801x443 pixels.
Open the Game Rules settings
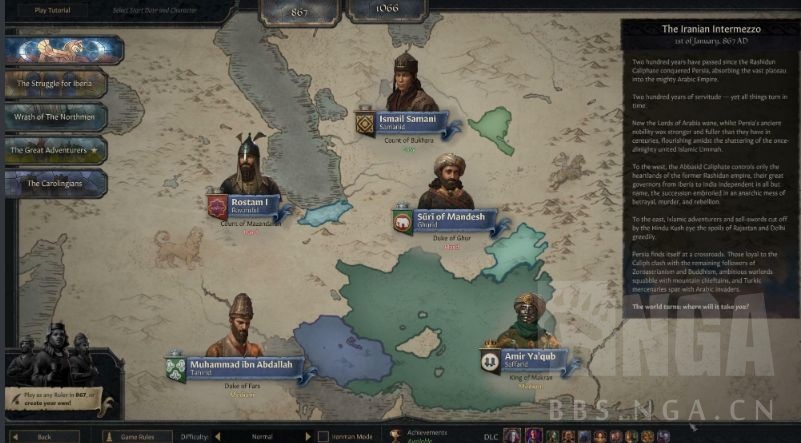click(x=137, y=436)
